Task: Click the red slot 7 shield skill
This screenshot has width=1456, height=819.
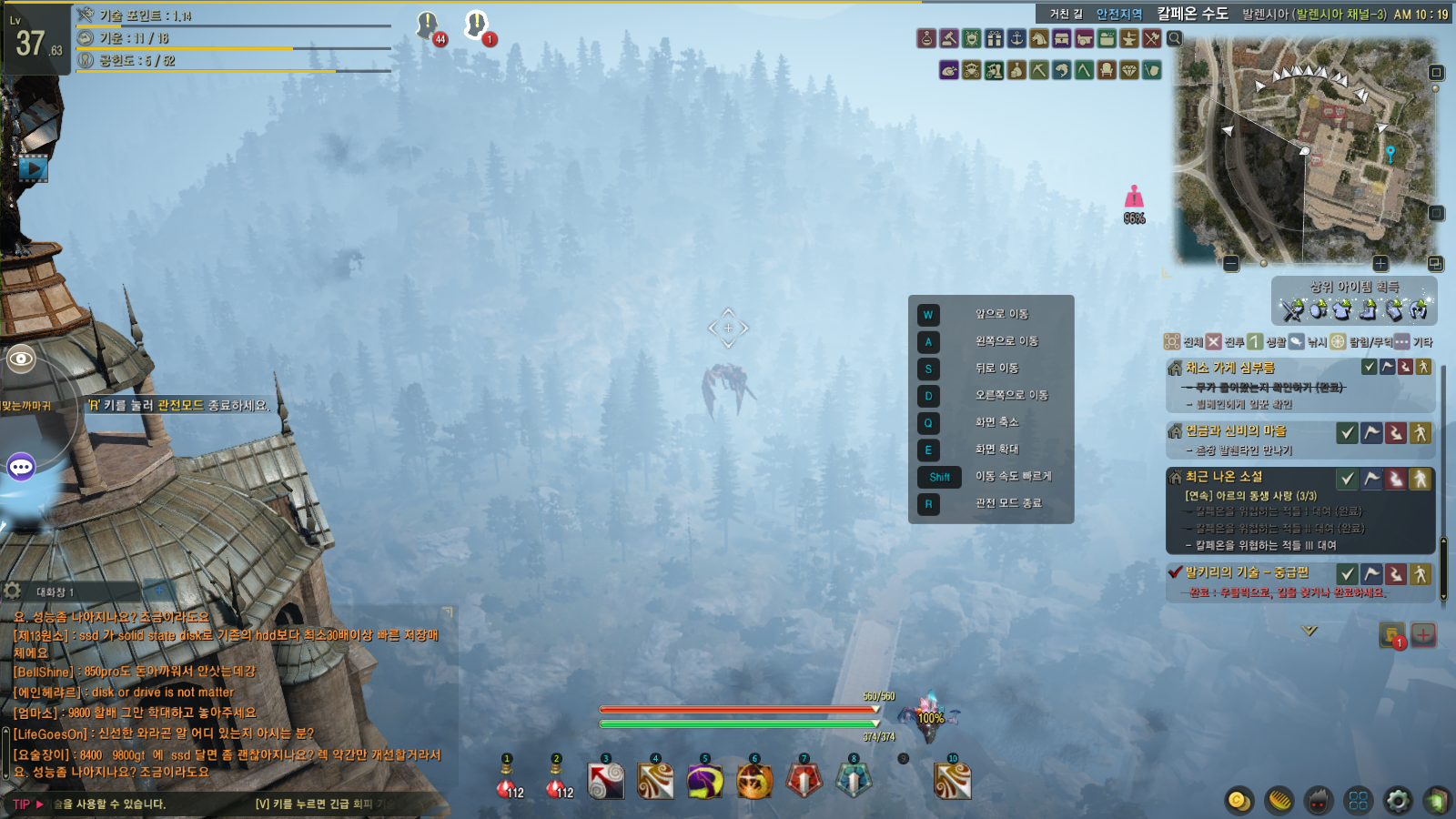Action: tap(804, 781)
